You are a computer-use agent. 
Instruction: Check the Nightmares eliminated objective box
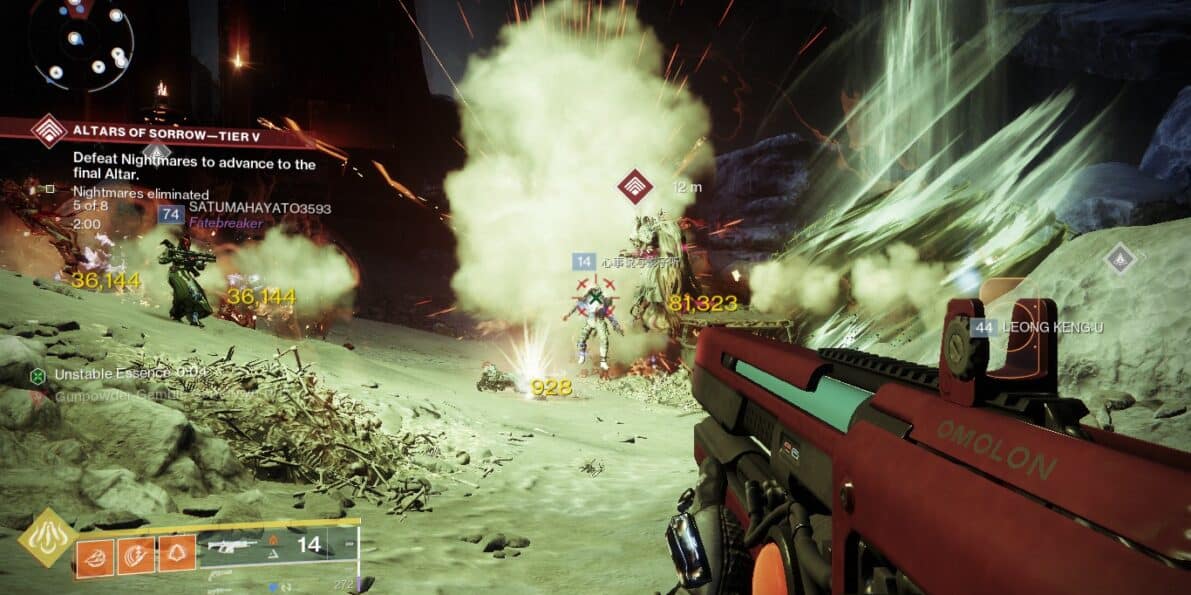(x=50, y=188)
